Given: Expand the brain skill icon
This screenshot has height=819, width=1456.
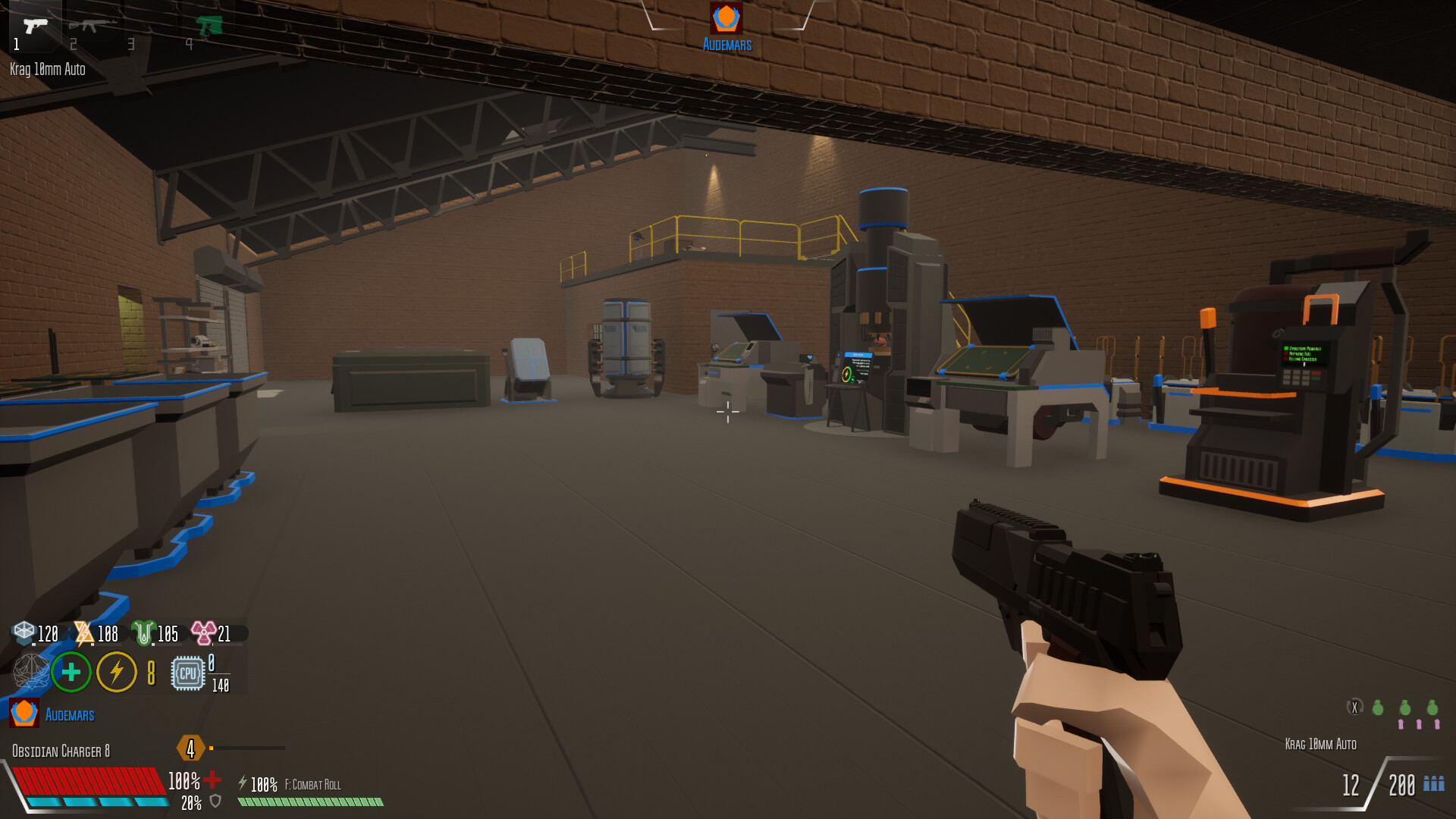Looking at the screenshot, I should pos(30,672).
